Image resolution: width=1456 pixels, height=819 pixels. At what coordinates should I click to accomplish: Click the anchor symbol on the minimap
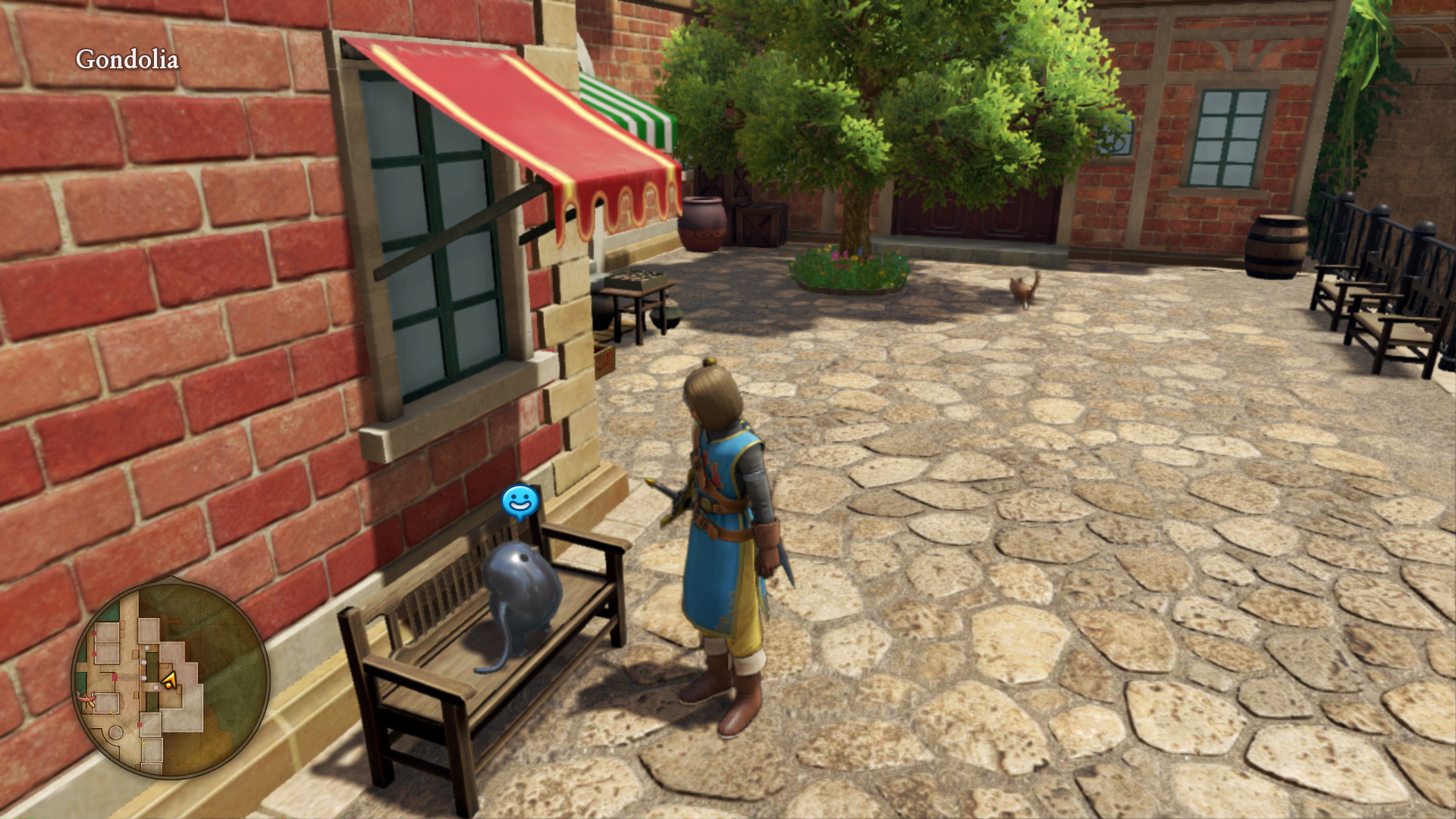86,697
